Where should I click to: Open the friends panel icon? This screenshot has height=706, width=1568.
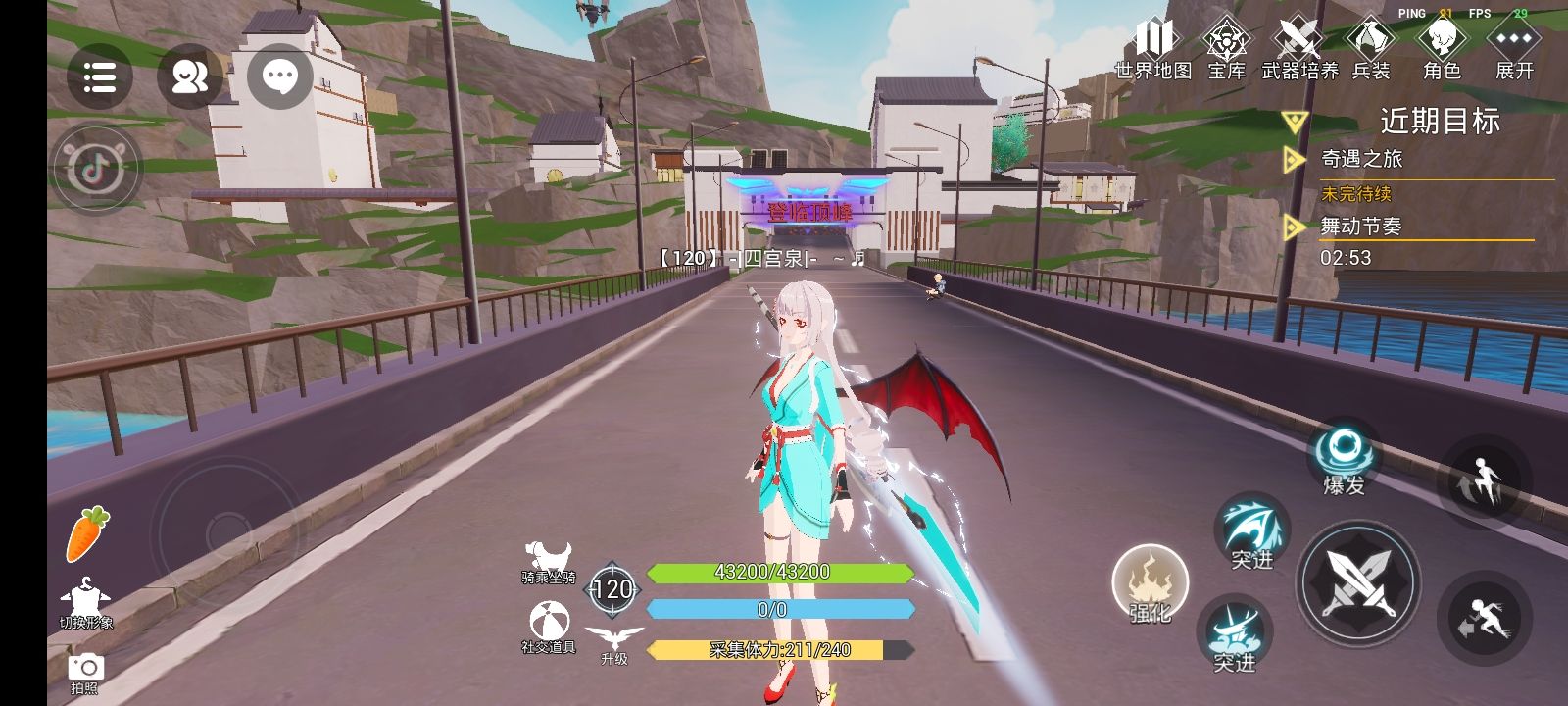tap(189, 76)
